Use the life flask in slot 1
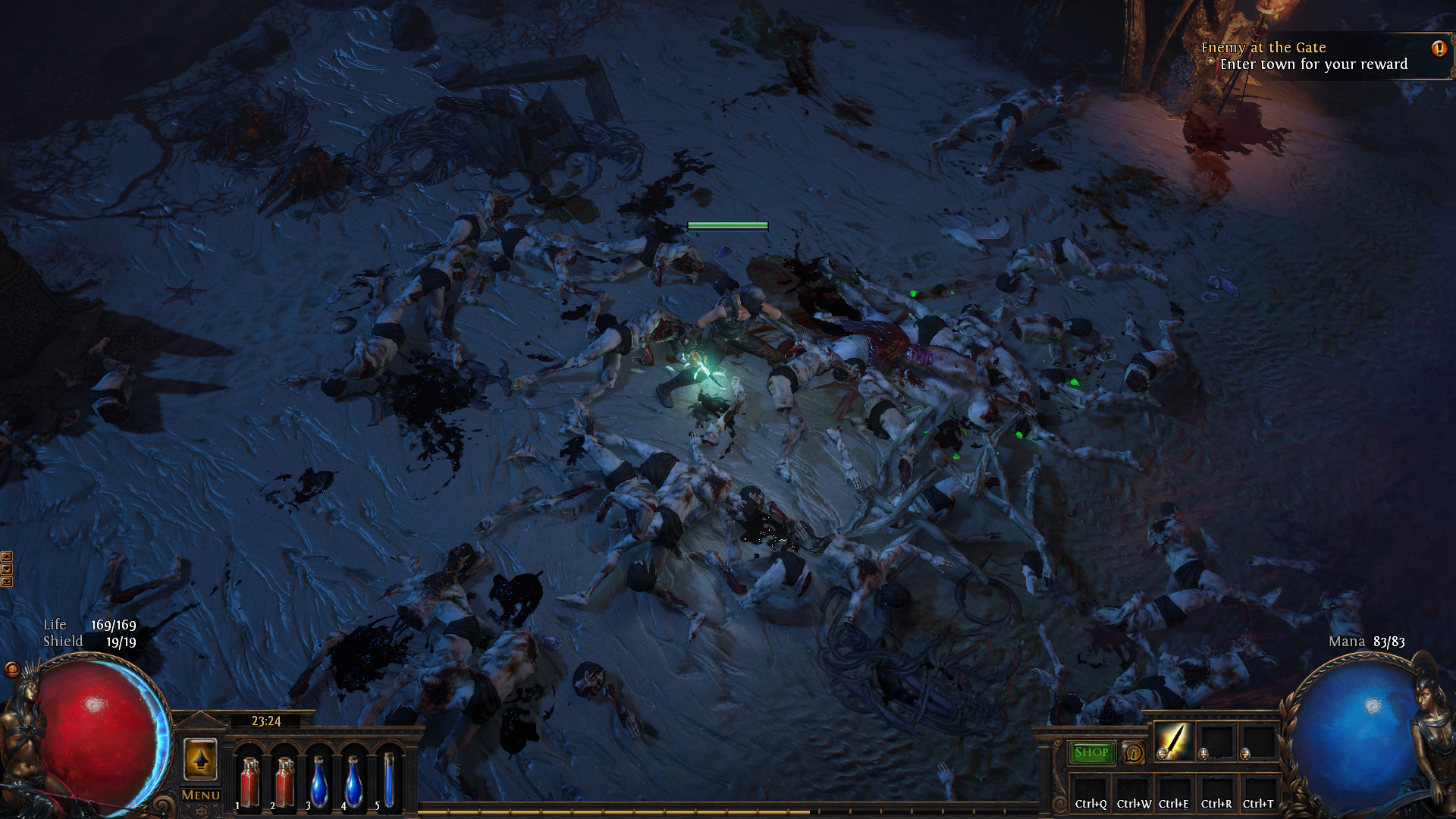 click(x=249, y=782)
